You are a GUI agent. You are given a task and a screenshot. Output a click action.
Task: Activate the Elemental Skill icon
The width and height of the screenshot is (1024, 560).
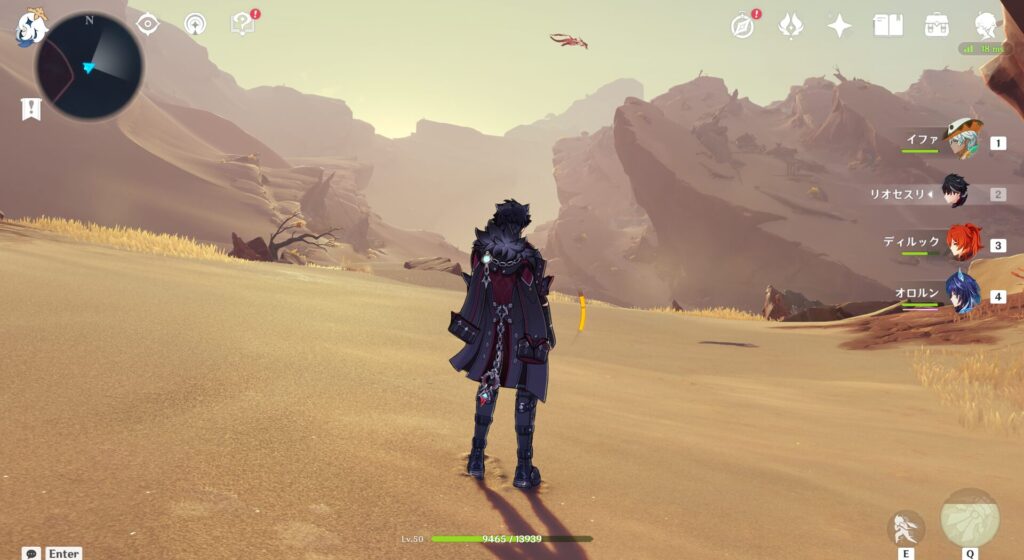click(x=906, y=526)
